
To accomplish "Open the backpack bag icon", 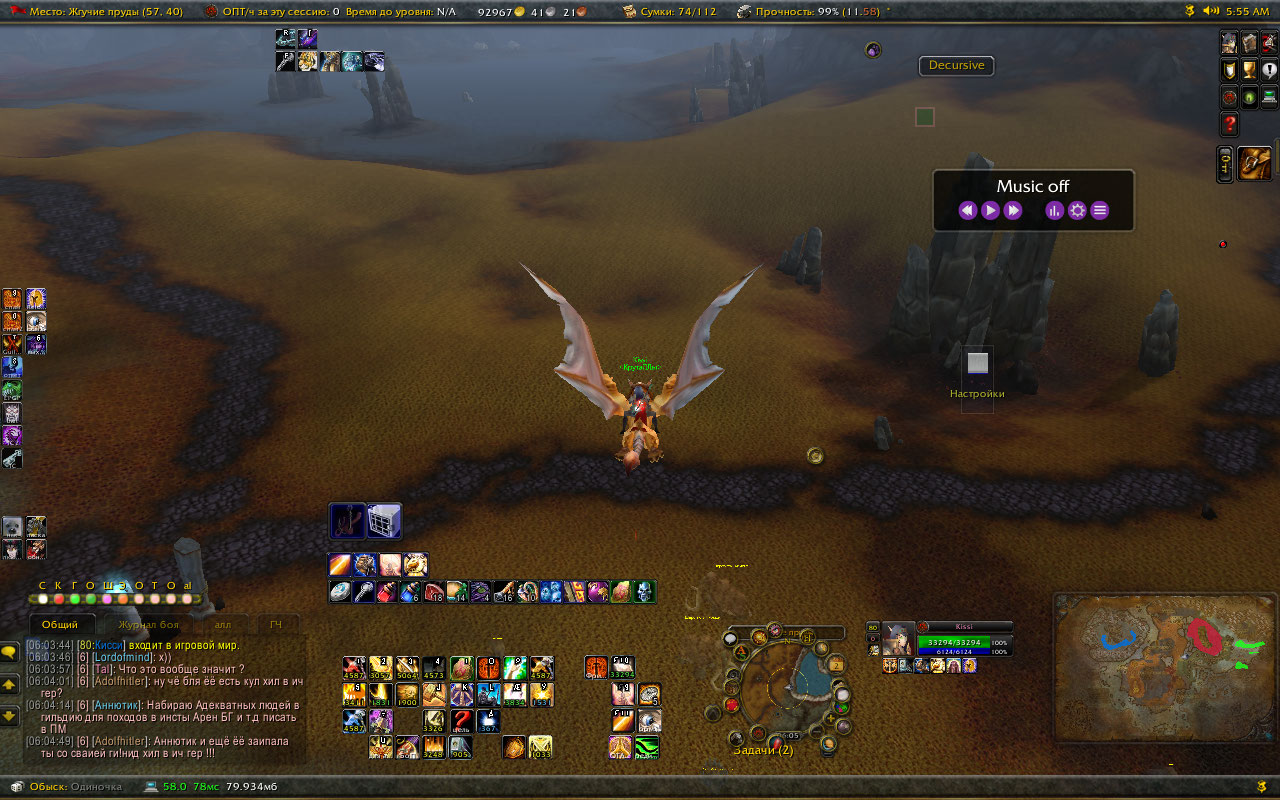I will click(1256, 163).
